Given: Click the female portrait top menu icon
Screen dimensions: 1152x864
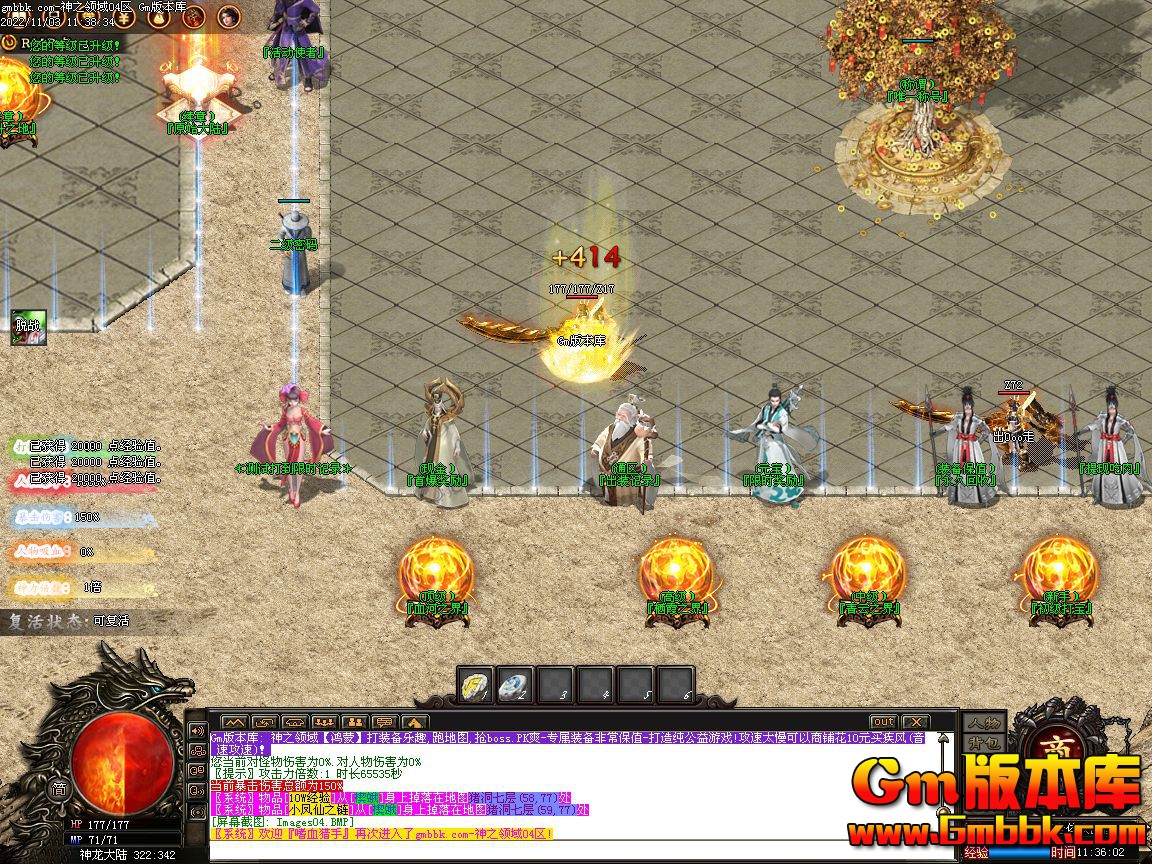Looking at the screenshot, I should coord(229,17).
